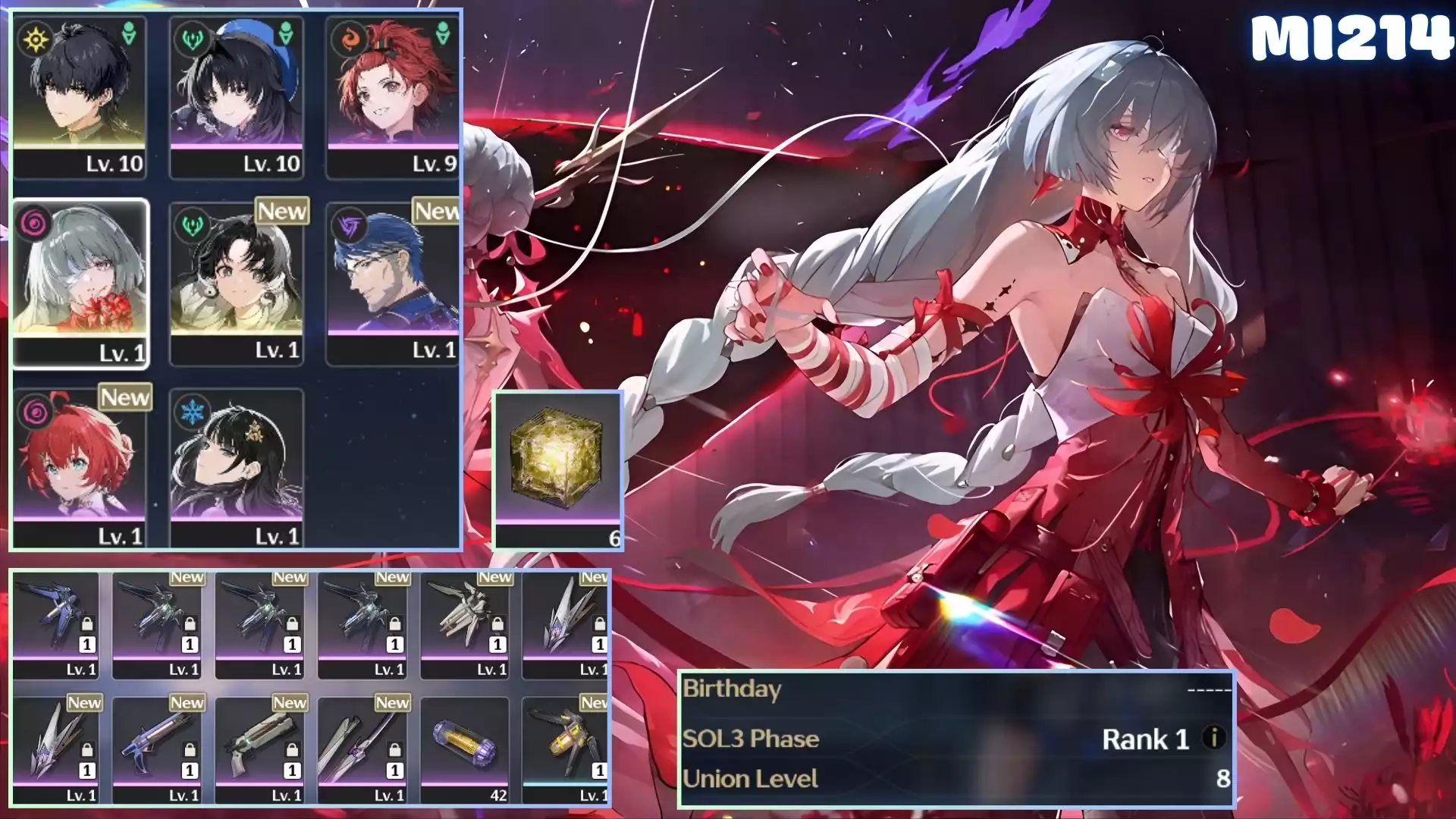Pick the purple pistol weapon slot
This screenshot has width=1456, height=819.
(157, 746)
